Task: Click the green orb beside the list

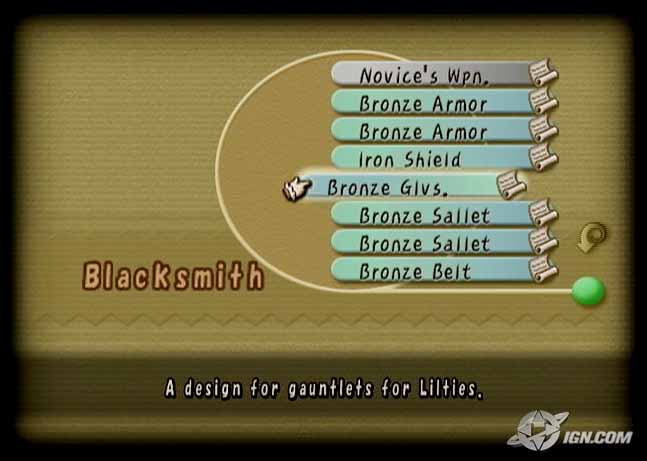Action: click(x=589, y=291)
